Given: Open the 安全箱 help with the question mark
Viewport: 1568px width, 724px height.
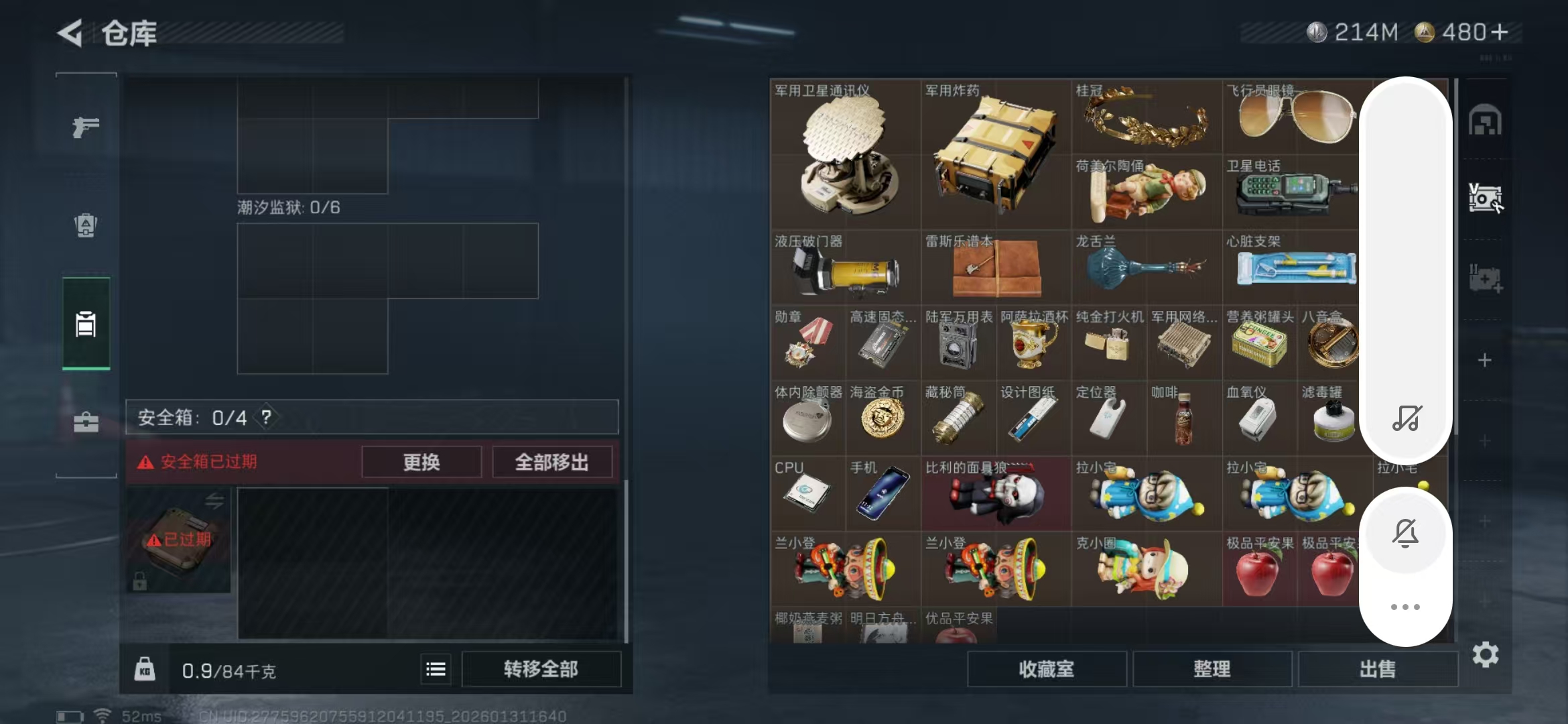Looking at the screenshot, I should pos(268,418).
